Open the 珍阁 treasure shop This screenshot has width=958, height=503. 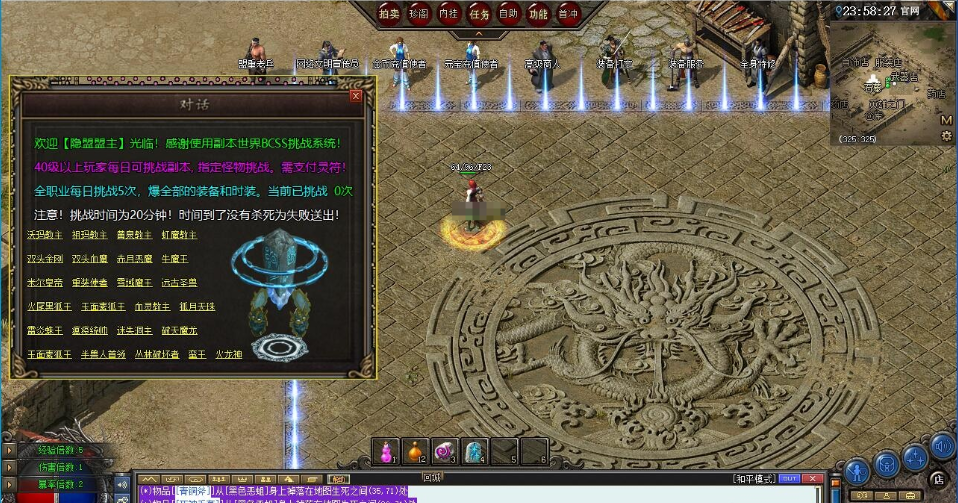(x=420, y=14)
